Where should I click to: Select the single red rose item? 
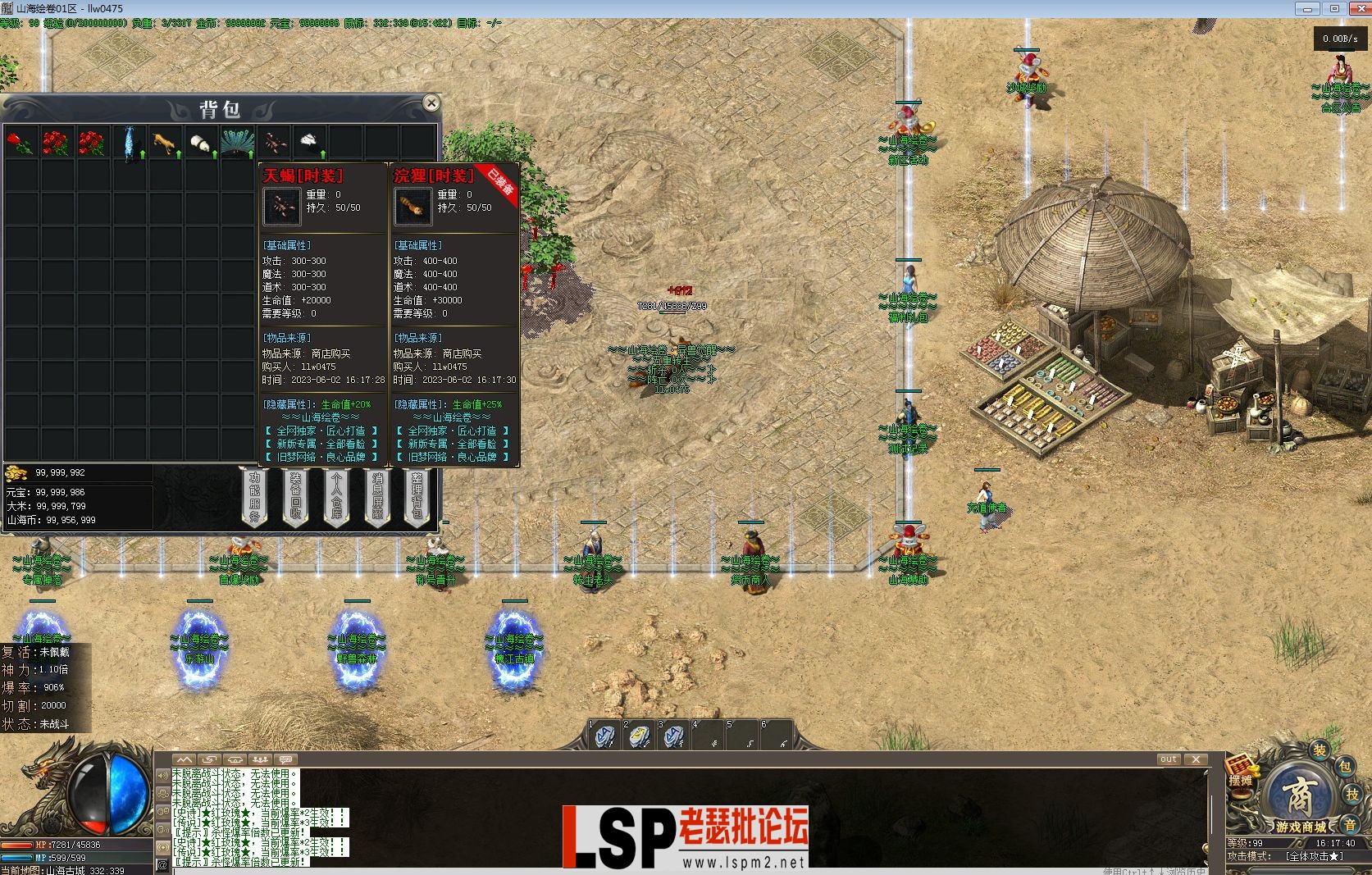click(21, 143)
